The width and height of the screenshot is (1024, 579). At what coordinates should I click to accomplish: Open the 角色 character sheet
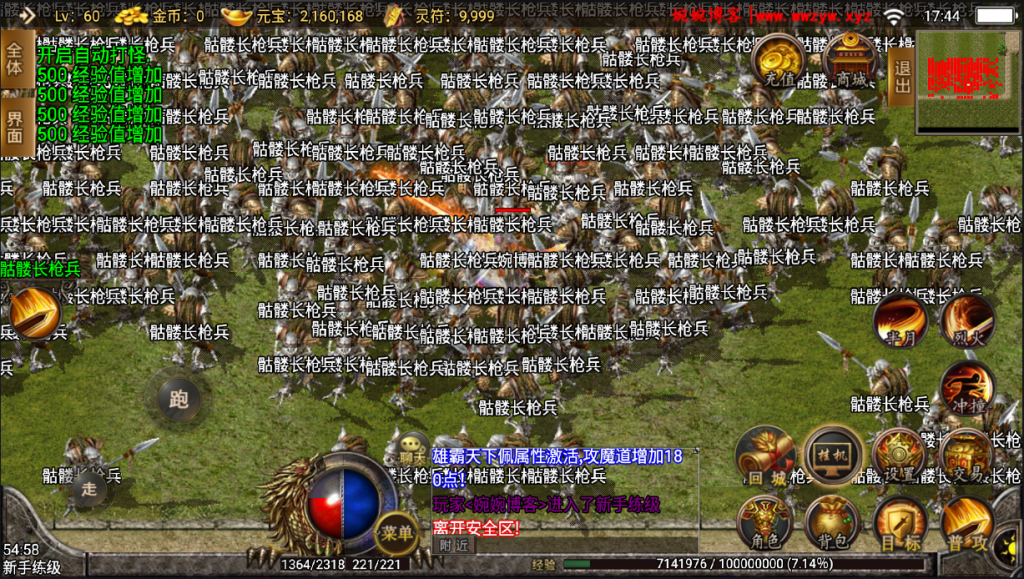765,523
